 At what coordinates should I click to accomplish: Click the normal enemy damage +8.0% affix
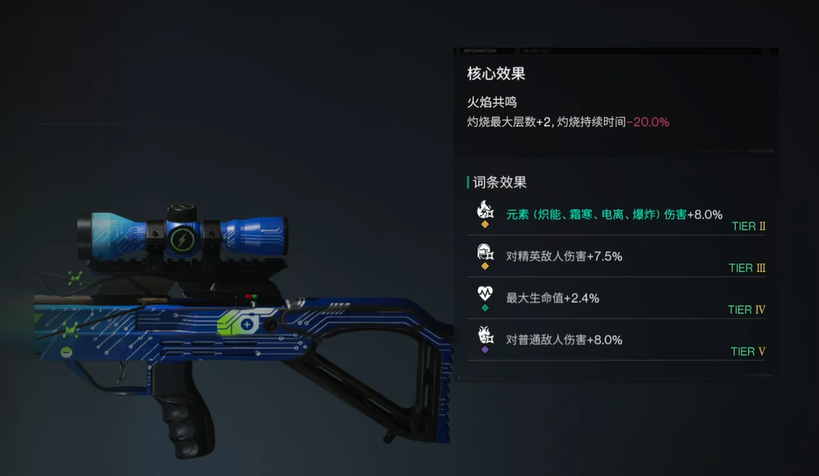tap(614, 340)
